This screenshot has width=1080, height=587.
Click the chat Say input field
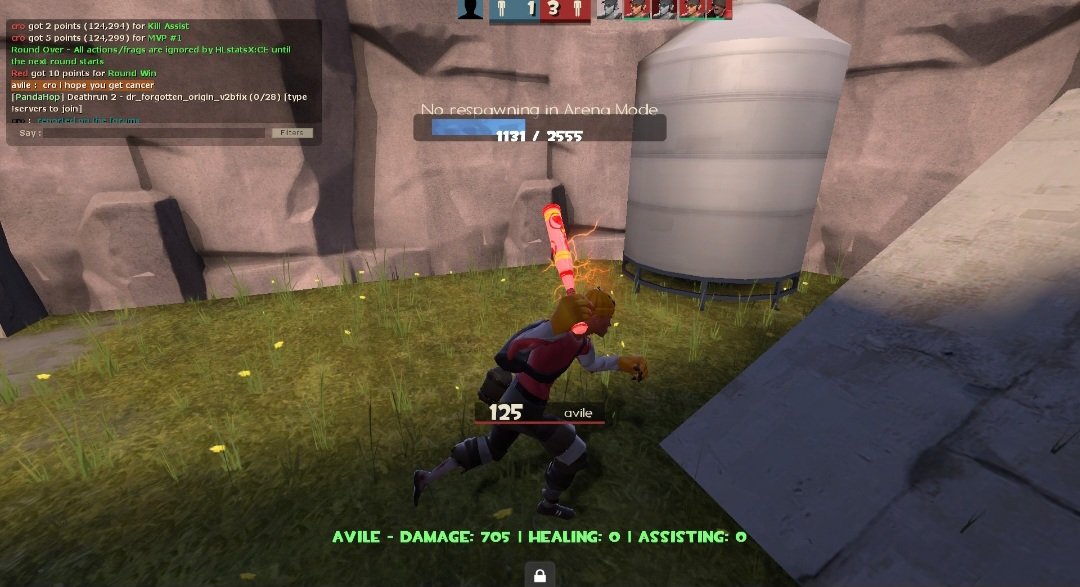point(155,133)
